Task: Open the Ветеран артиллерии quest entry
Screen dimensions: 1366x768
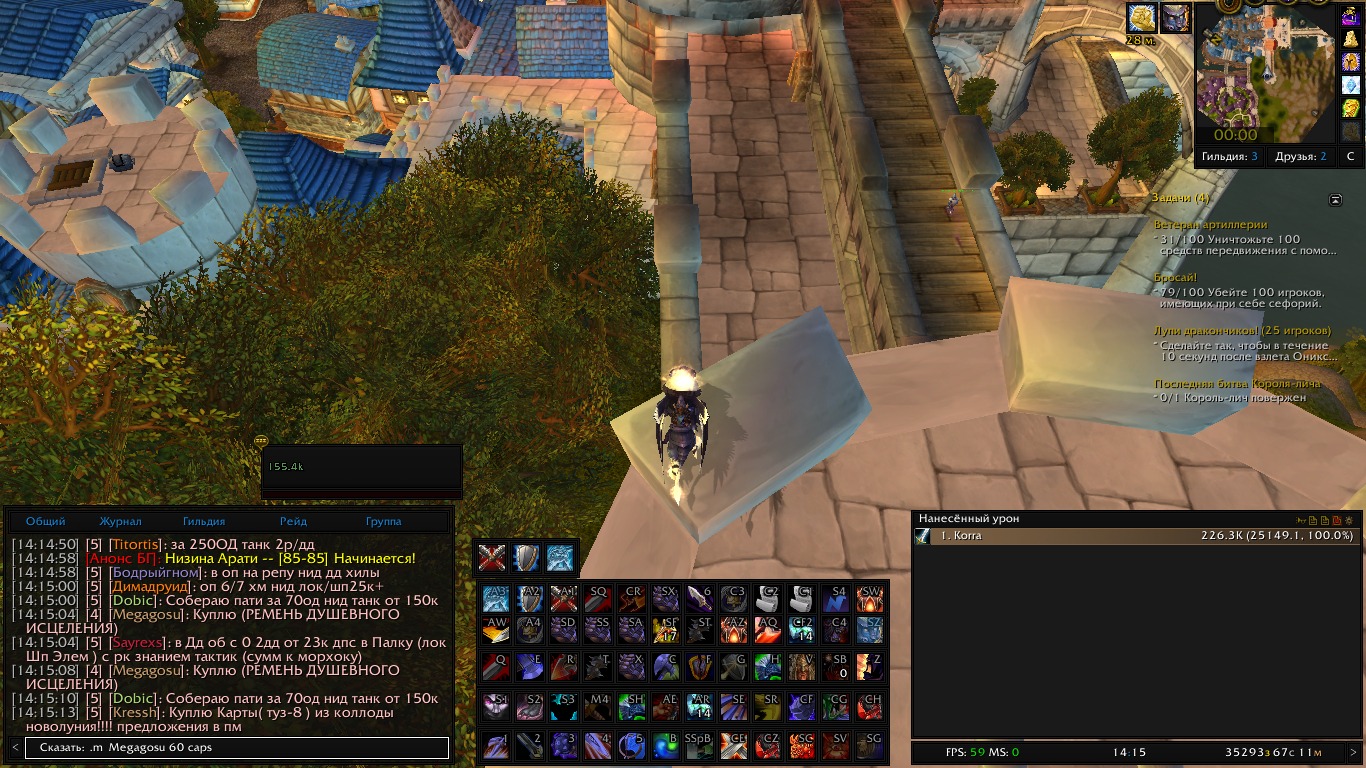Action: (1210, 225)
